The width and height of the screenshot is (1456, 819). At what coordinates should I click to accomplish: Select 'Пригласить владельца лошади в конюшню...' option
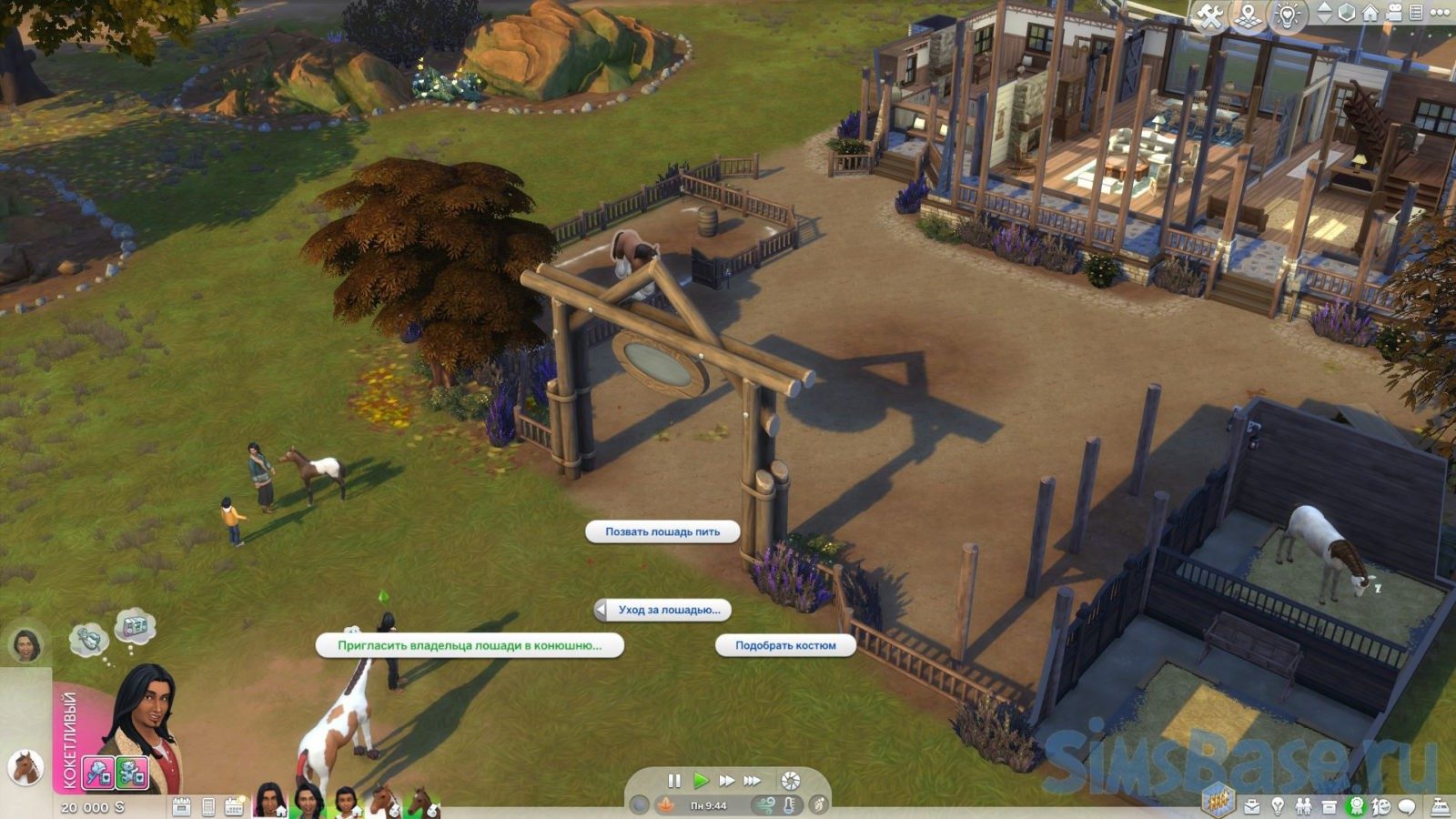point(470,645)
